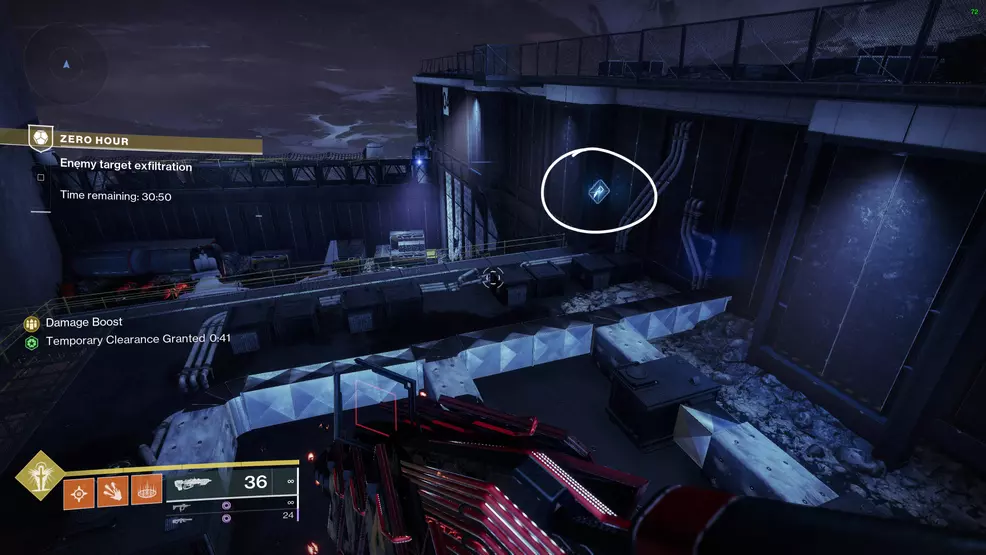Click the radar in the corner
The image size is (986, 555).
[x=66, y=62]
